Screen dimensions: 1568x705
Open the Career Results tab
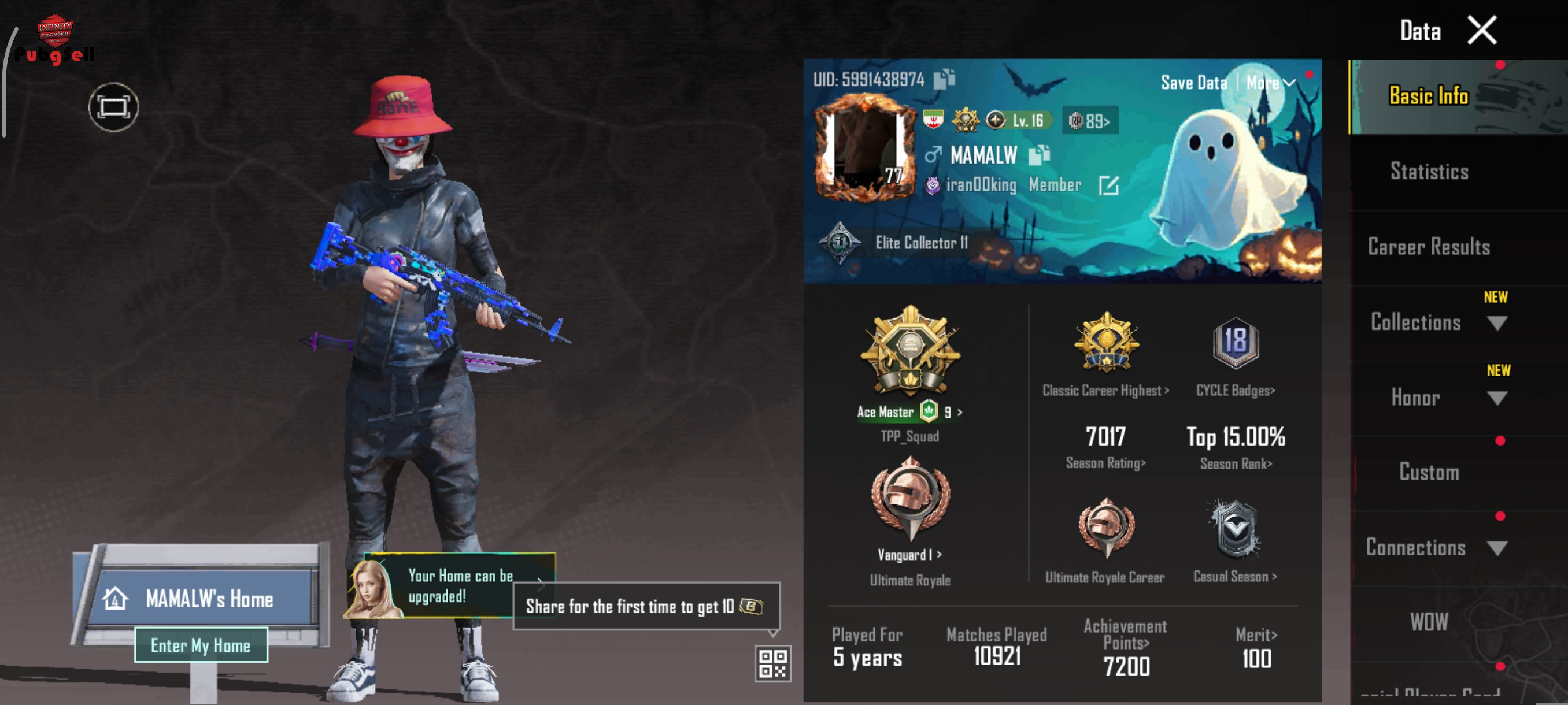coord(1429,247)
